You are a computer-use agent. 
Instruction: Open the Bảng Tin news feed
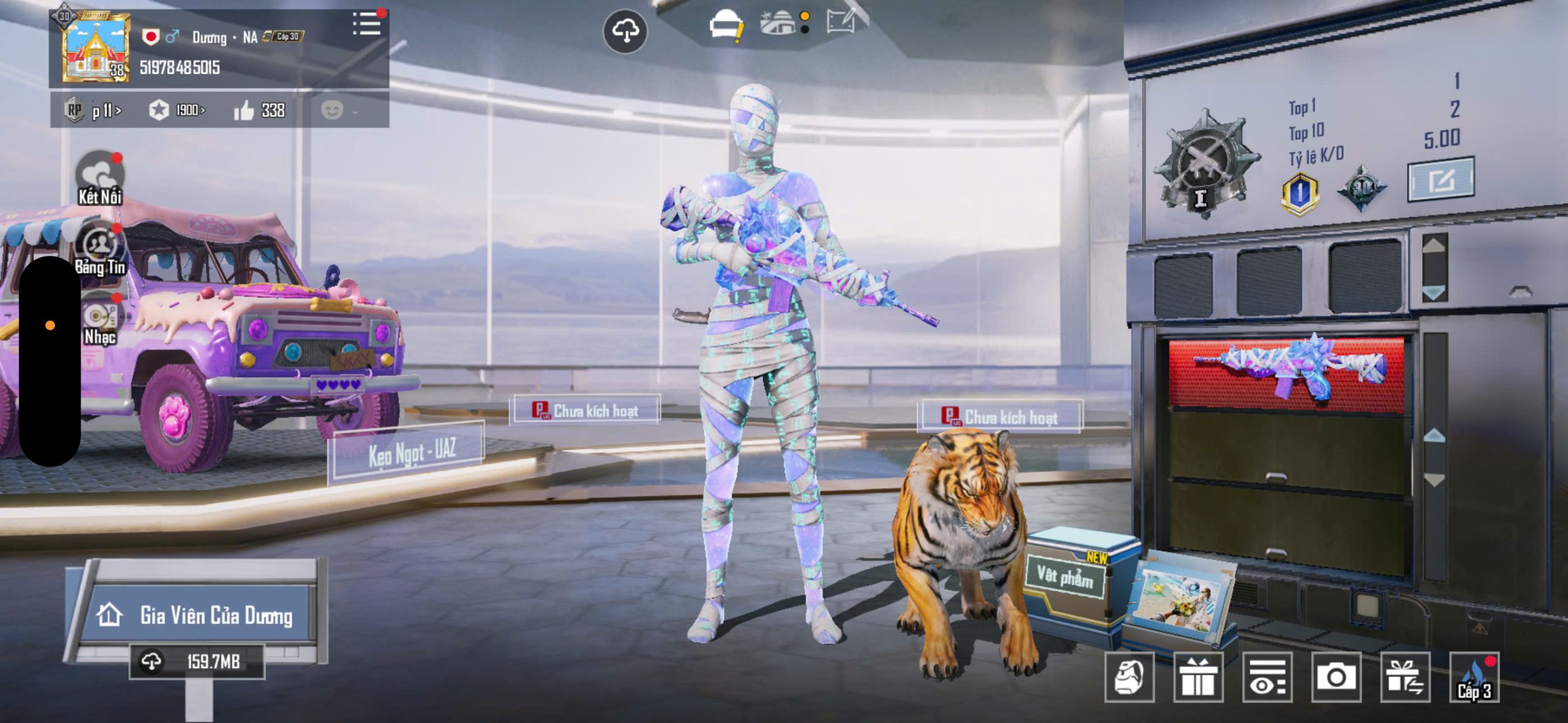click(99, 250)
